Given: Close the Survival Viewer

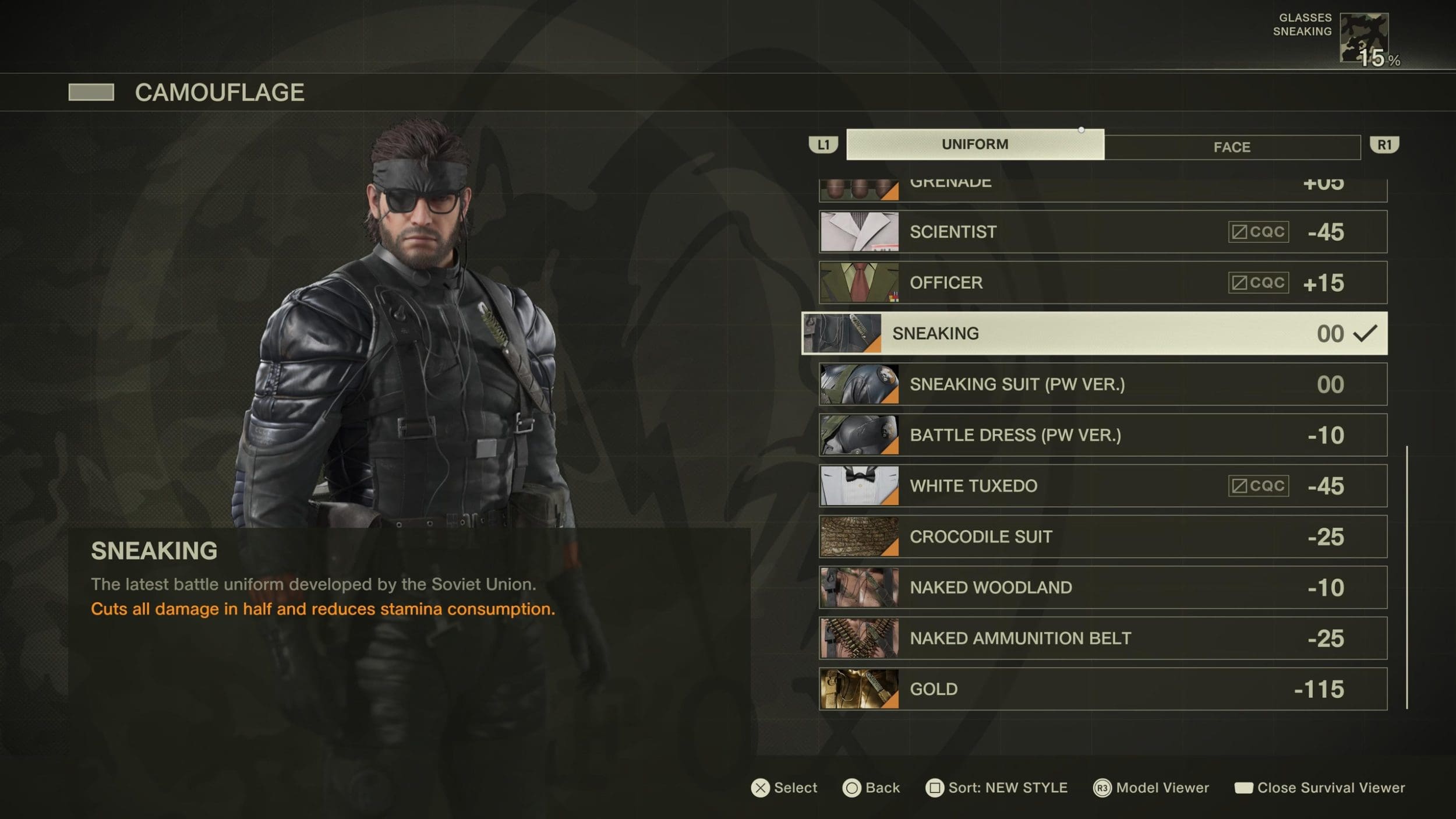Looking at the screenshot, I should point(1320,788).
